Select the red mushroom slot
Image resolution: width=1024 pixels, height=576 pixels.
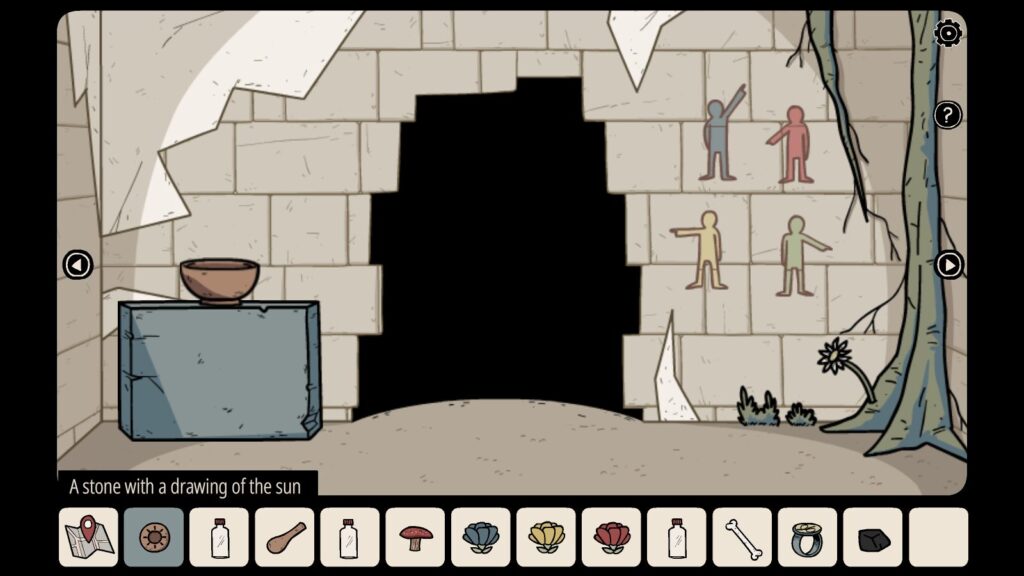coord(416,537)
